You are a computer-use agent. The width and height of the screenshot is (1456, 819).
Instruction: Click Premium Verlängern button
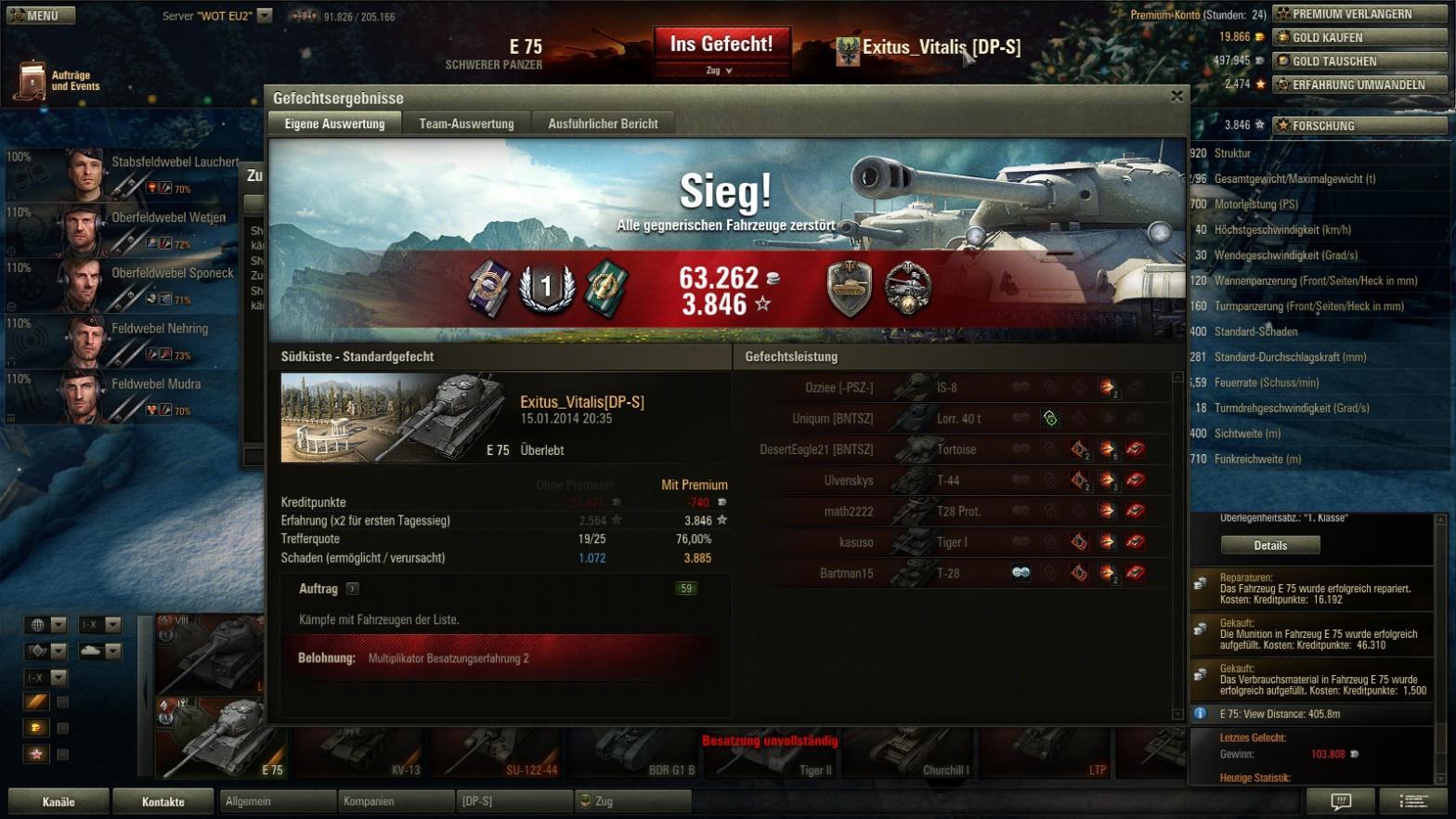pos(1358,14)
